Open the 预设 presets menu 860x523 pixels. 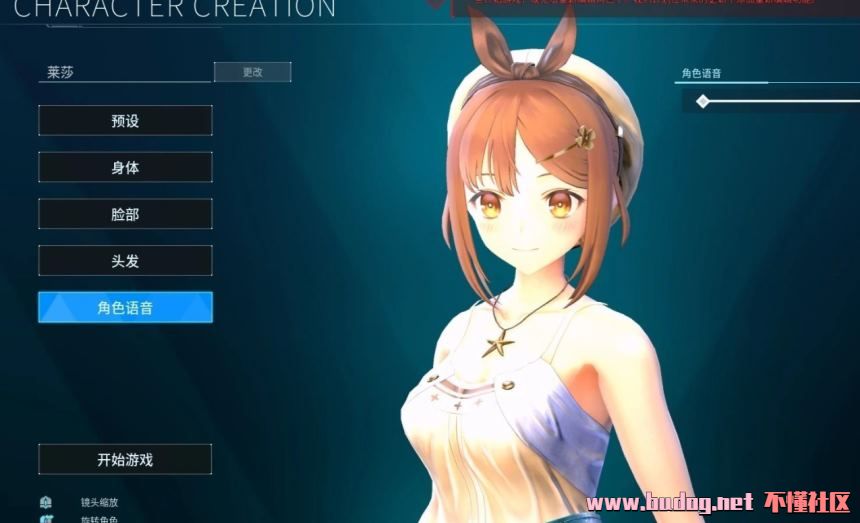click(x=125, y=121)
